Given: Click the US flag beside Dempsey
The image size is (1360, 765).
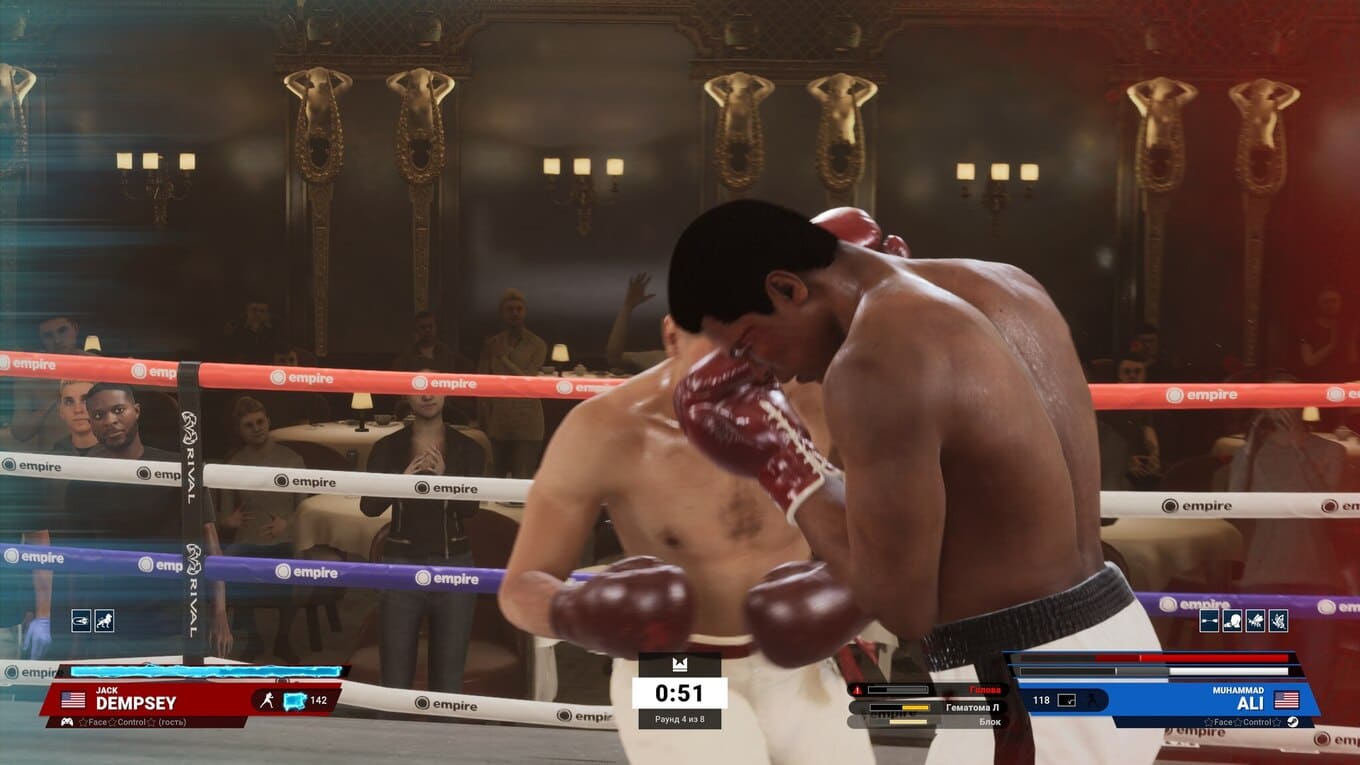Looking at the screenshot, I should click(73, 700).
